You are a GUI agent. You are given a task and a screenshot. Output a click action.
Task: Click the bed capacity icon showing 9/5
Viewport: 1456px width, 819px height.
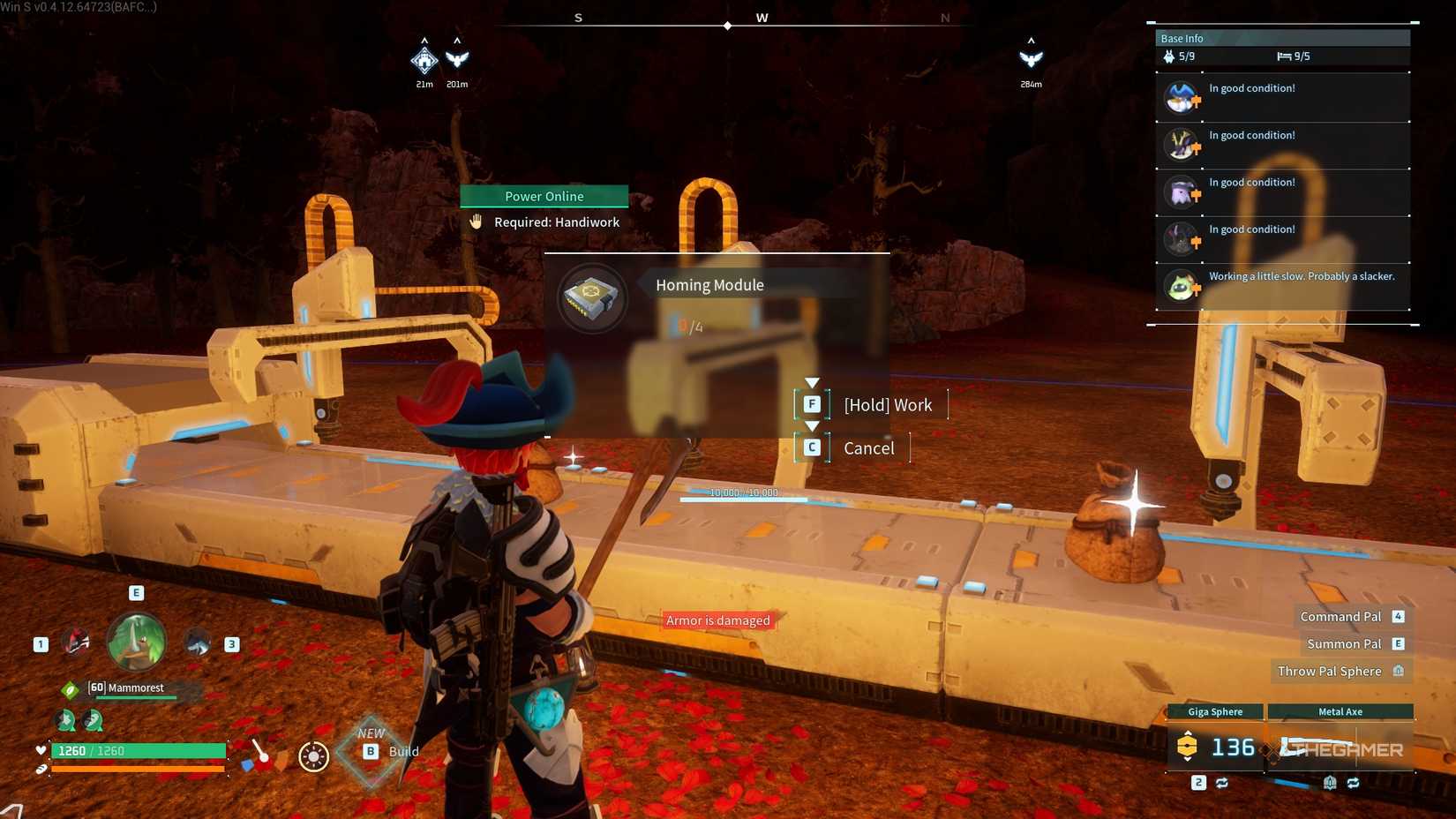[1285, 56]
